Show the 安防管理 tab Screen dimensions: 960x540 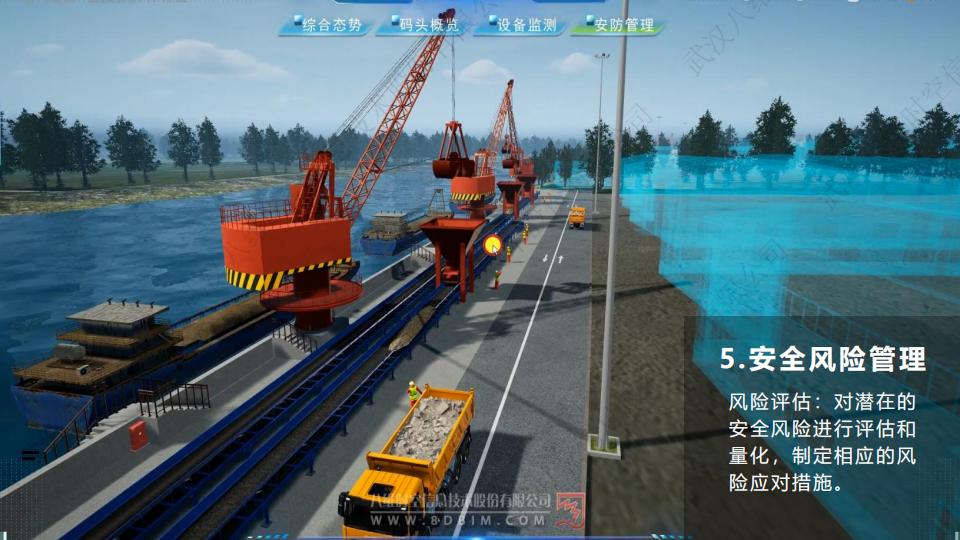[x=617, y=25]
